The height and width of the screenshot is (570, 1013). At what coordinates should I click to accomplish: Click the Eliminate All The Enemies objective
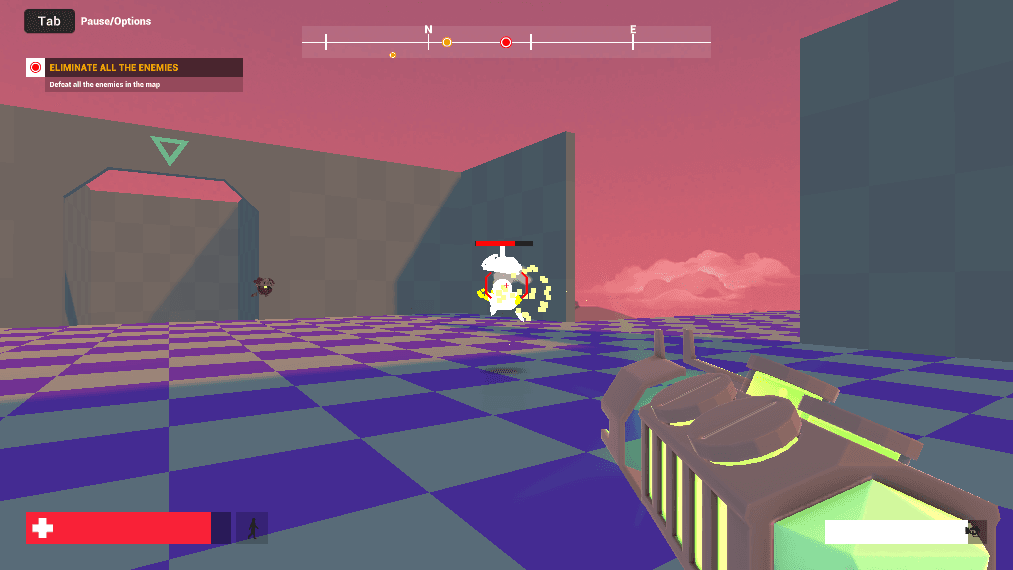coord(114,68)
